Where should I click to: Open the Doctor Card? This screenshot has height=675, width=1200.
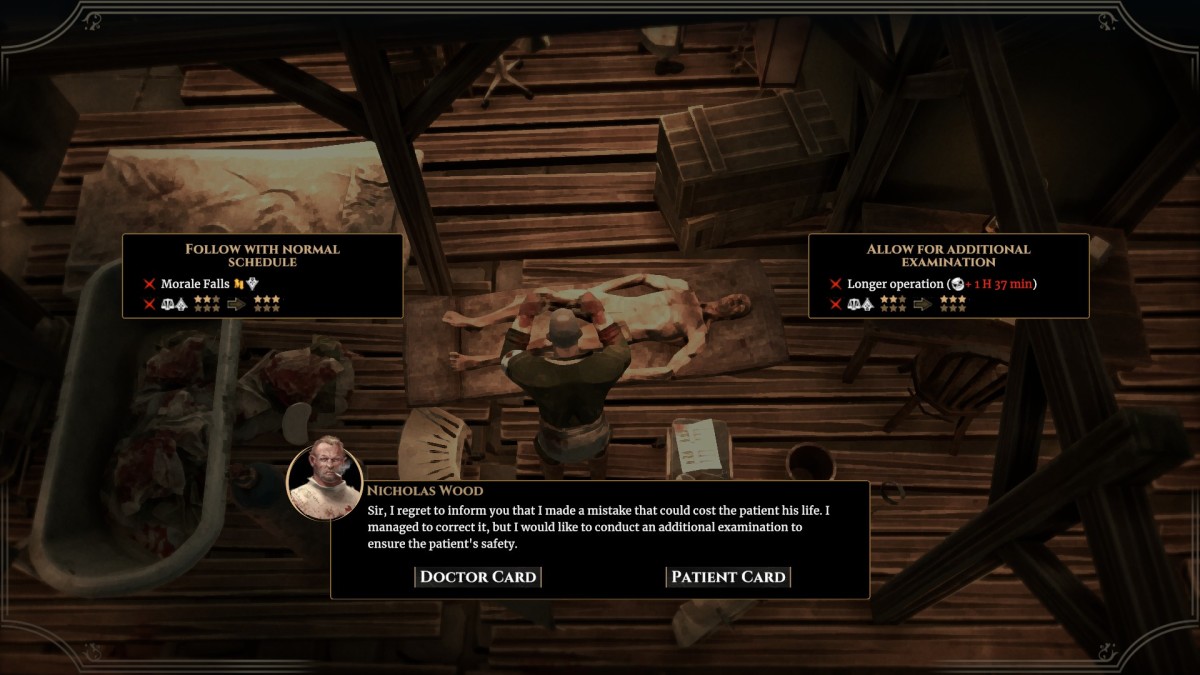478,577
